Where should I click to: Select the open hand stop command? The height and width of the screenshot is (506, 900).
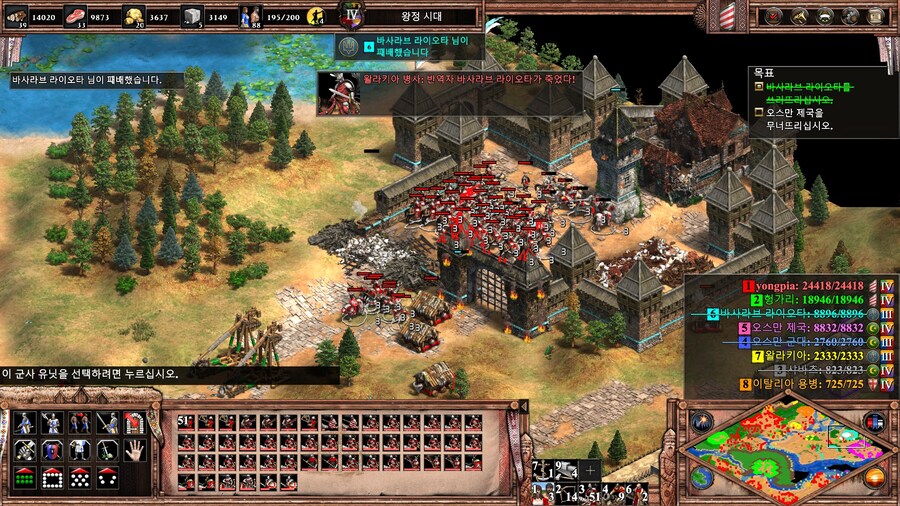(134, 450)
